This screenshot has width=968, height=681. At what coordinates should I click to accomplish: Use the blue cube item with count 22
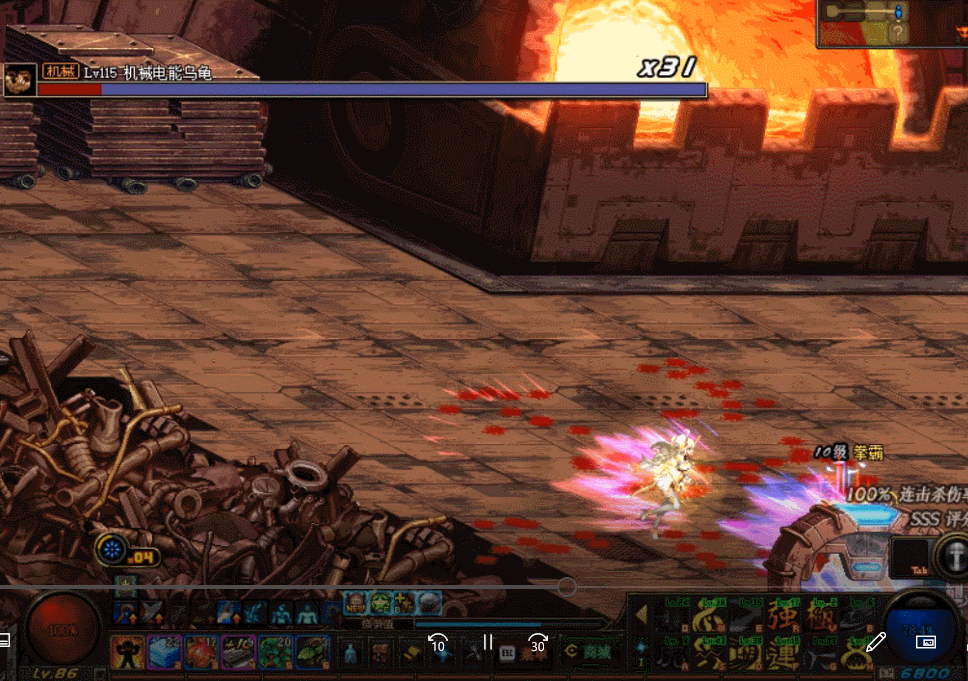coord(164,652)
